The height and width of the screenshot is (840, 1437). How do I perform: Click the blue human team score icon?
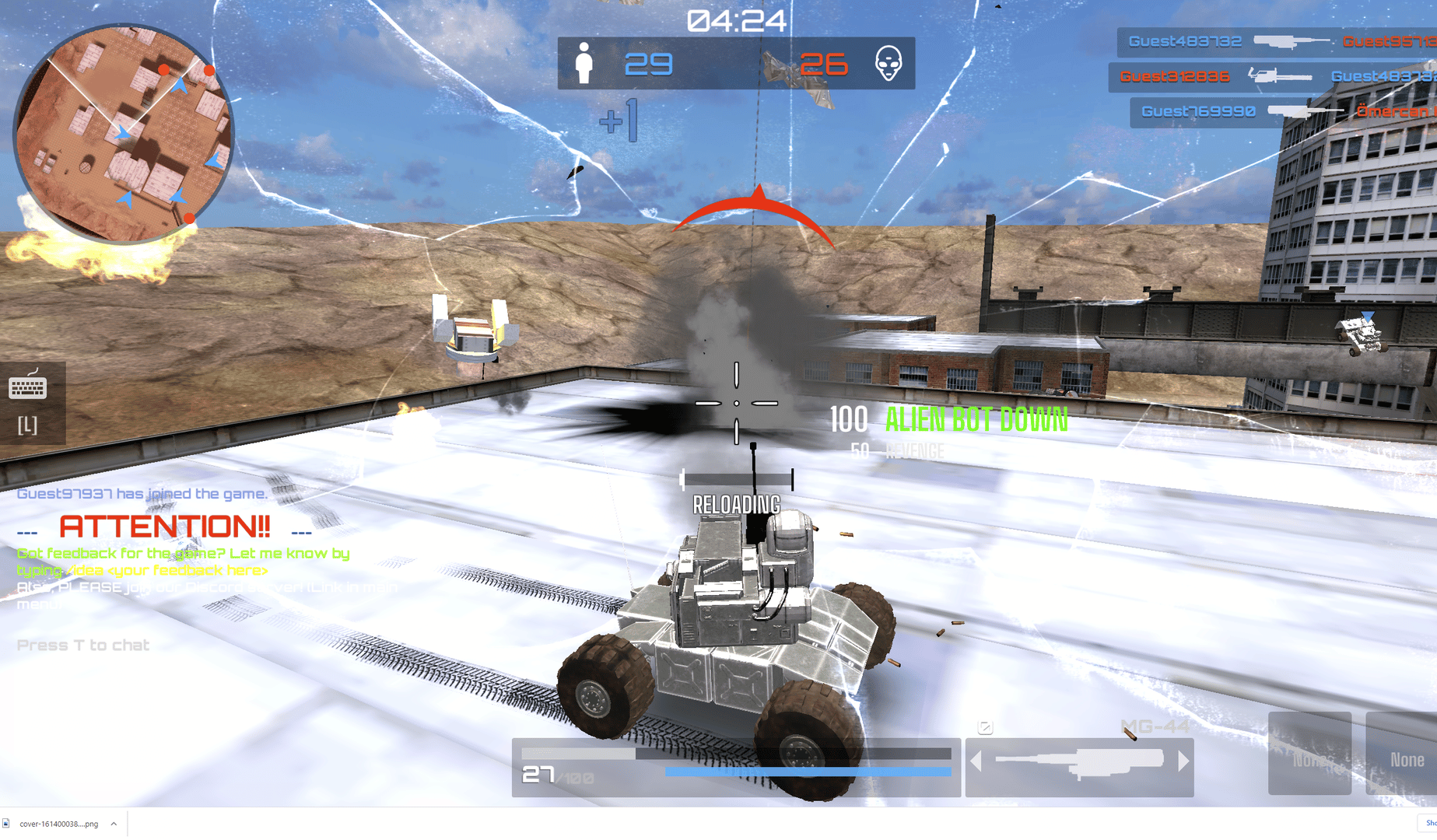pyautogui.click(x=584, y=63)
